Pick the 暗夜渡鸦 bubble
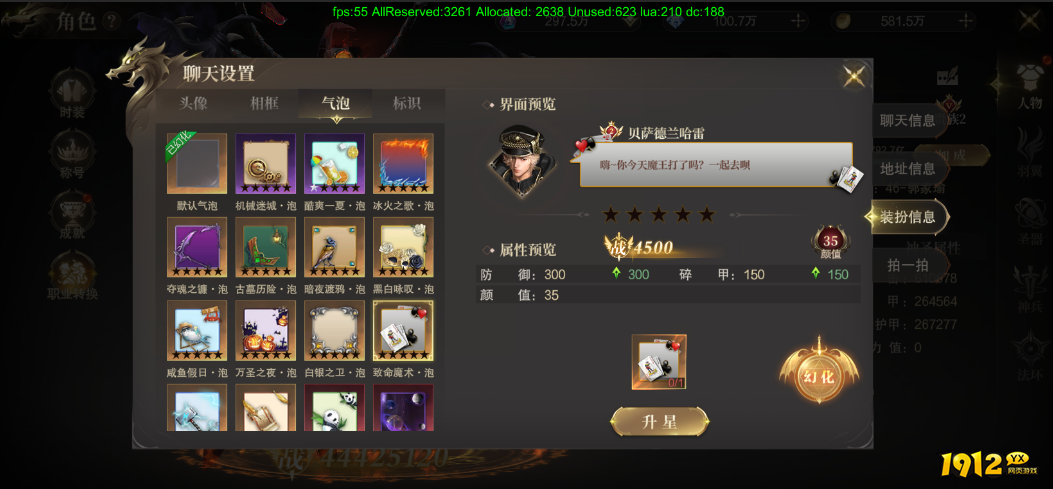 coord(334,248)
